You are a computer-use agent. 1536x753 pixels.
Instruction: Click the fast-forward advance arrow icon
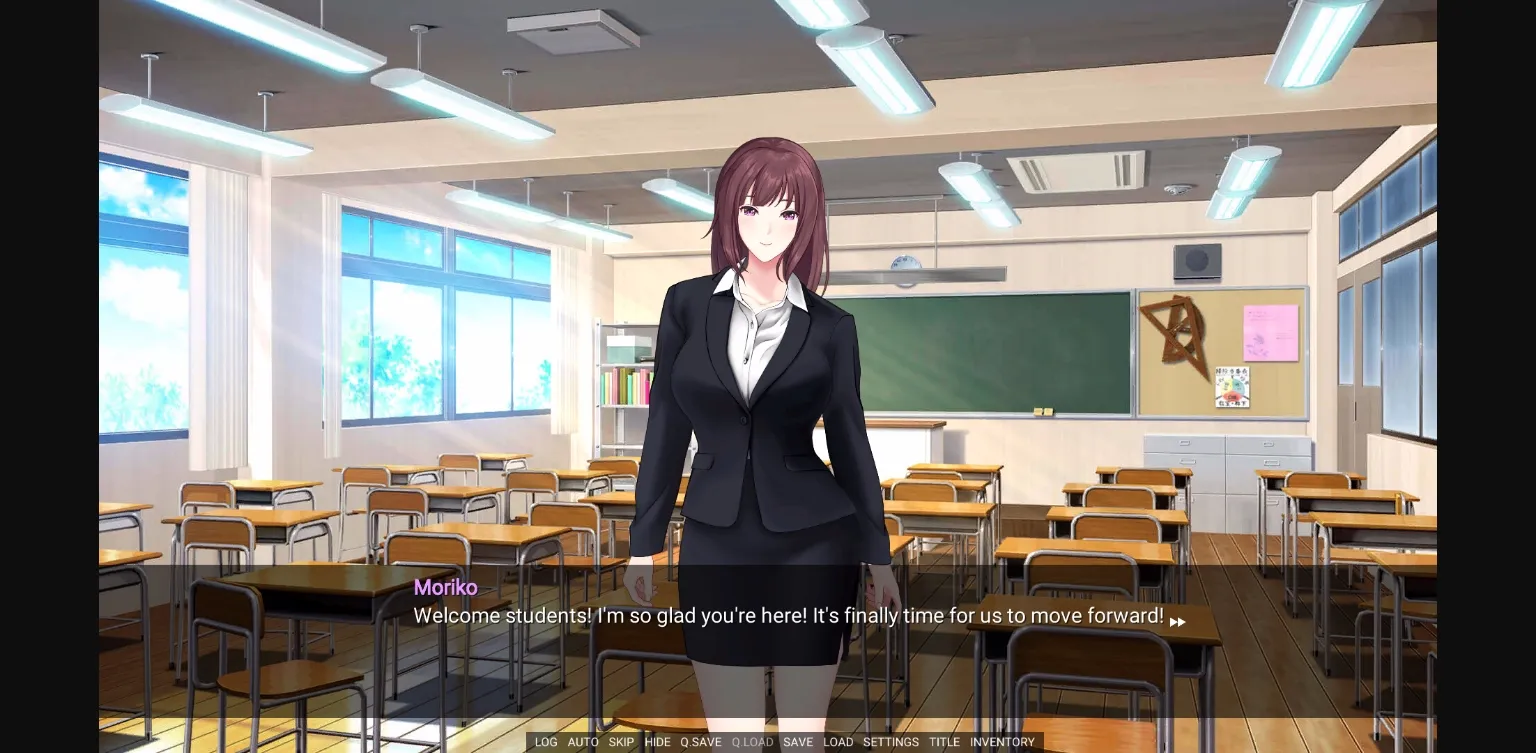pos(1178,621)
